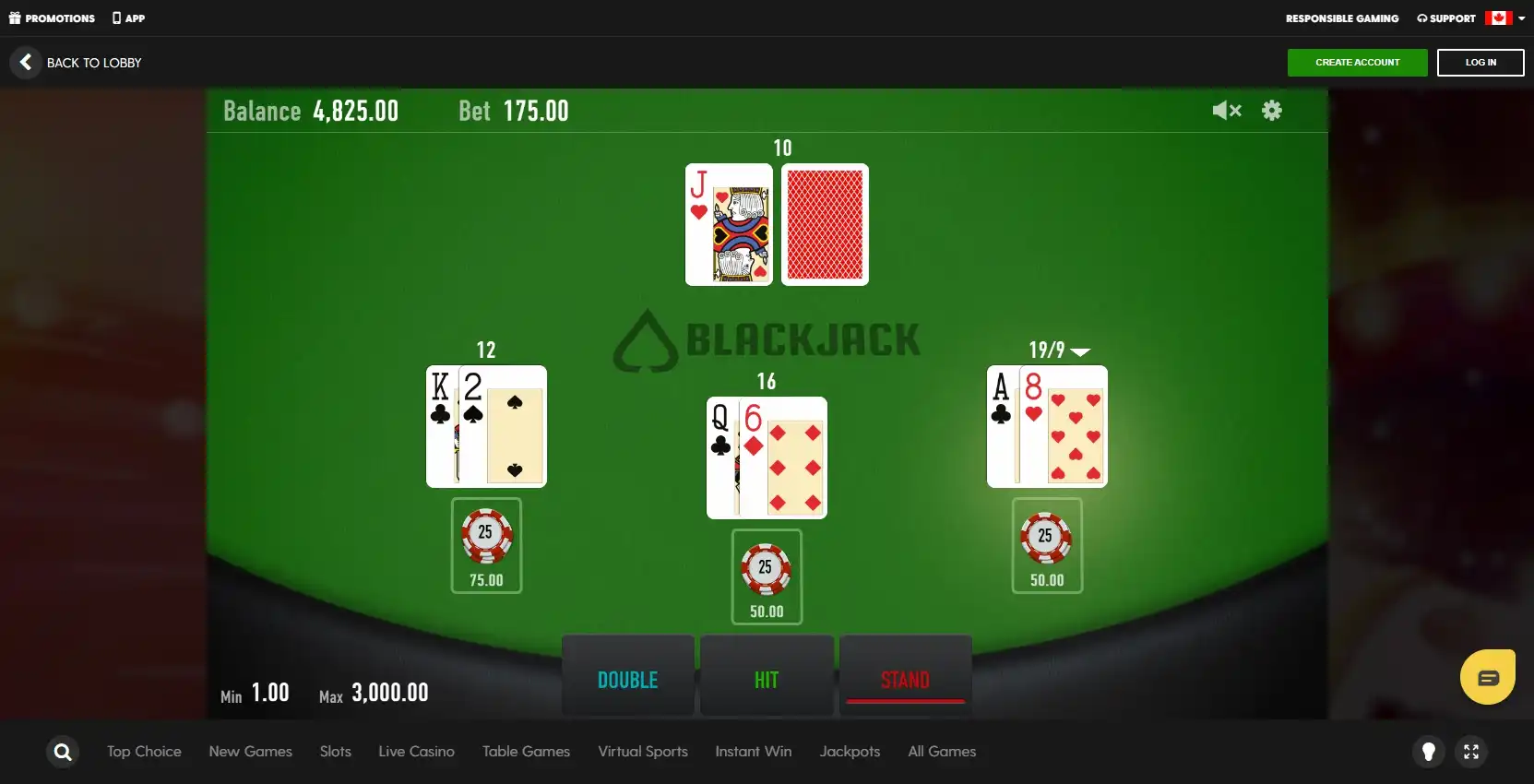
Task: Mute the game sound
Action: [1226, 110]
